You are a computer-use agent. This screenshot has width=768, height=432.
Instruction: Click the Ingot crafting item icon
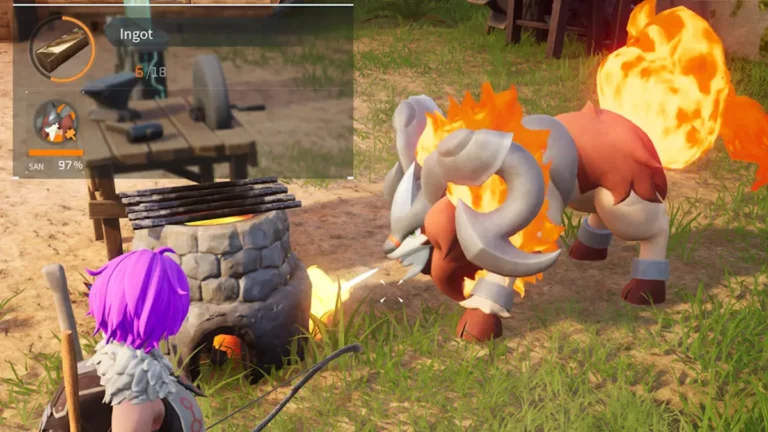pyautogui.click(x=61, y=46)
